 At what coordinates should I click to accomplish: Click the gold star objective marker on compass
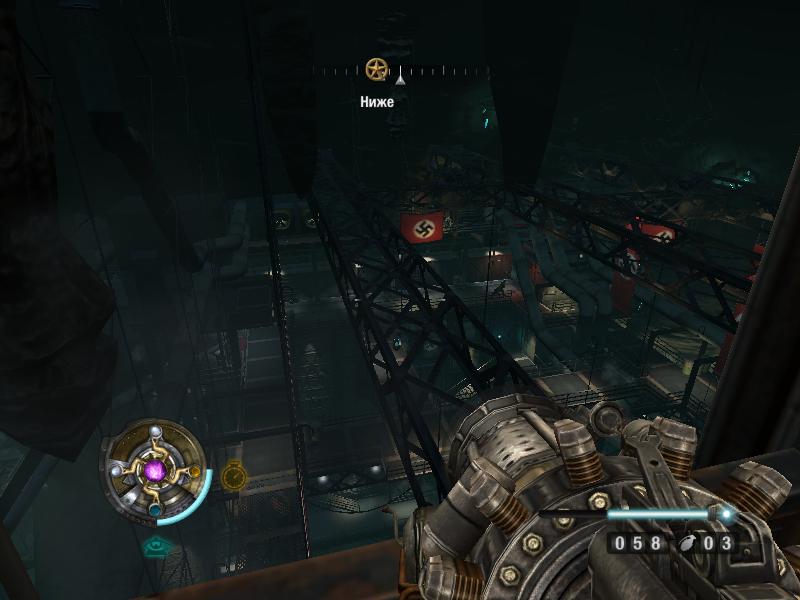click(376, 69)
